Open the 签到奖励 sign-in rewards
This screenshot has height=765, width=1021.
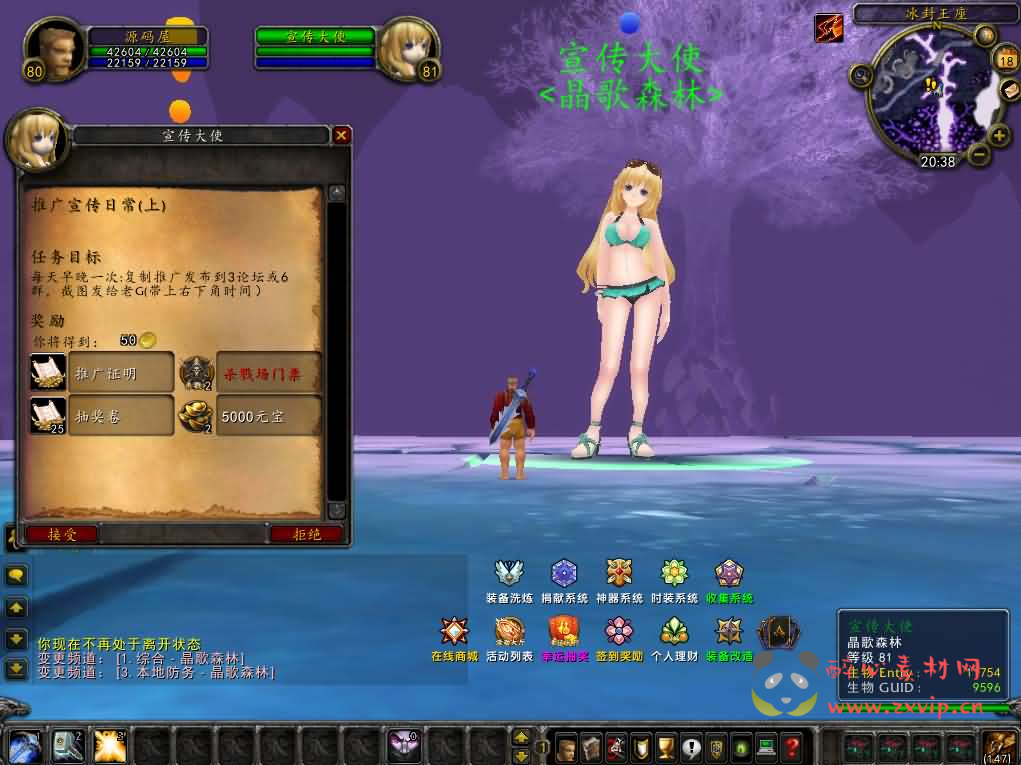[x=619, y=632]
